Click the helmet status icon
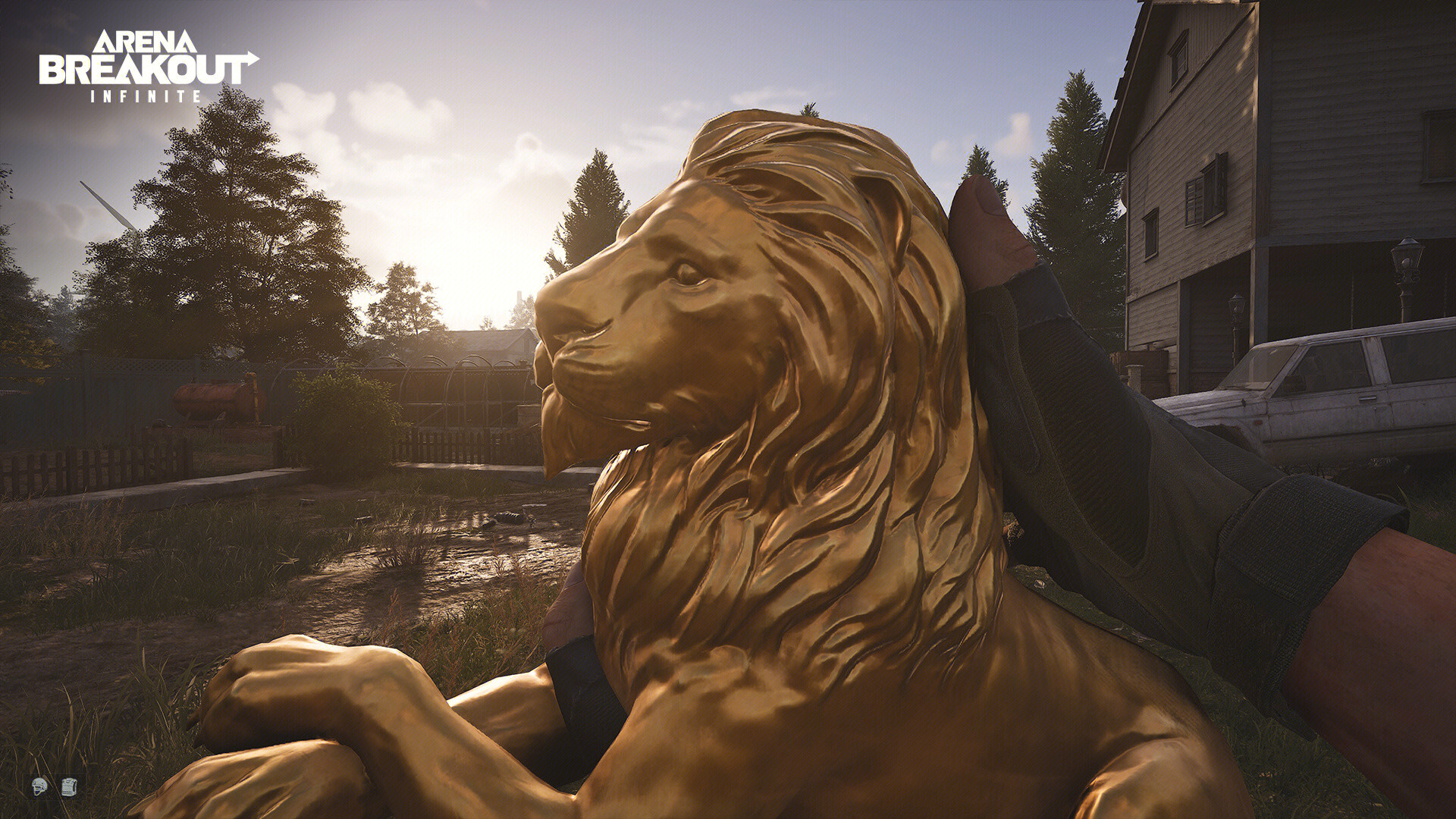Viewport: 1456px width, 819px height. click(39, 787)
